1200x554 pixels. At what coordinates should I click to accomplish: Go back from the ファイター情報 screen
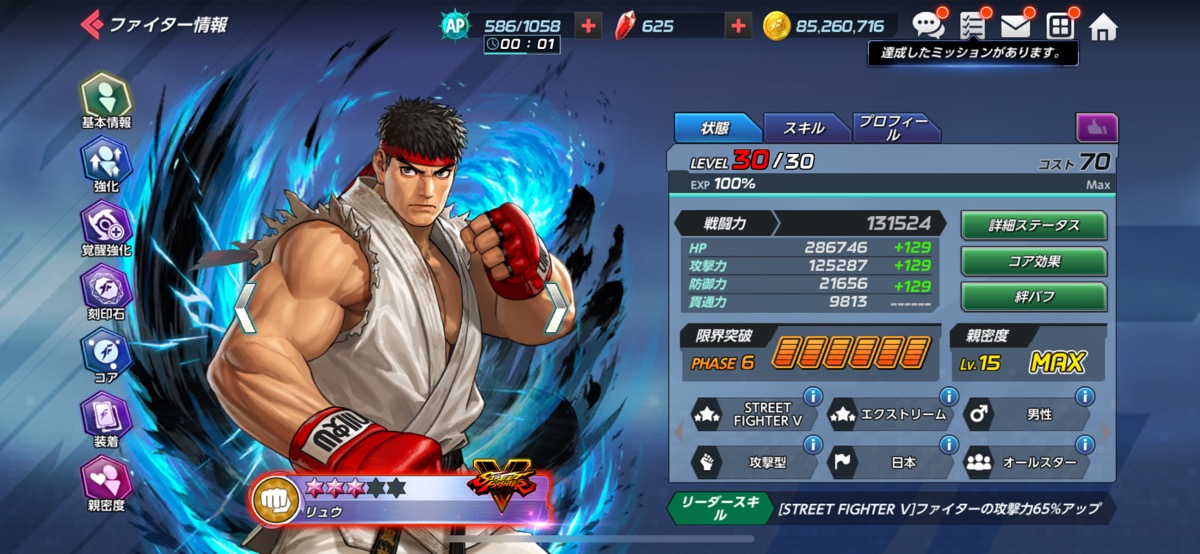tap(92, 24)
